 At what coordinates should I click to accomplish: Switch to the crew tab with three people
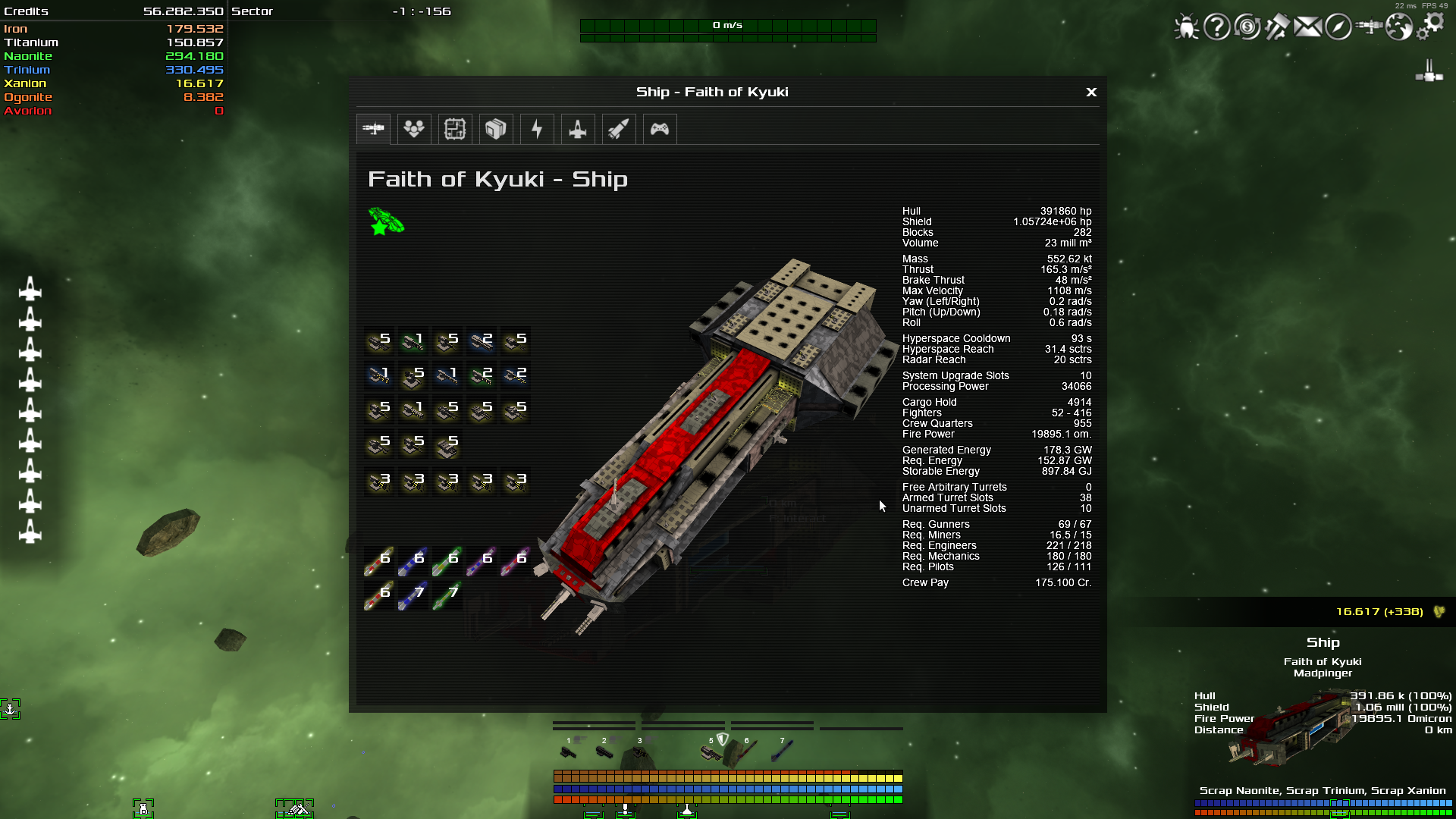click(x=414, y=129)
